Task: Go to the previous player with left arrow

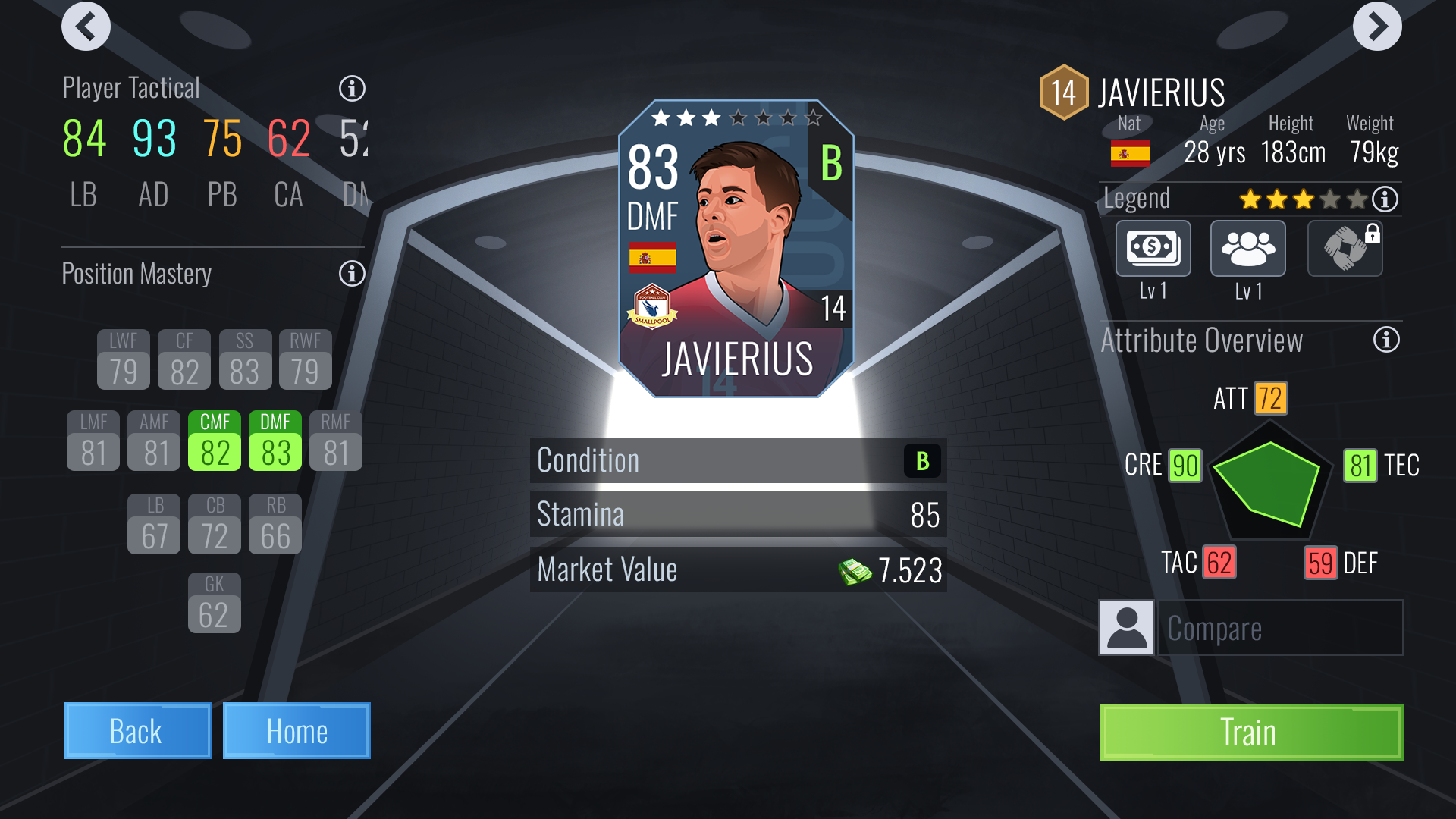Action: (x=86, y=27)
